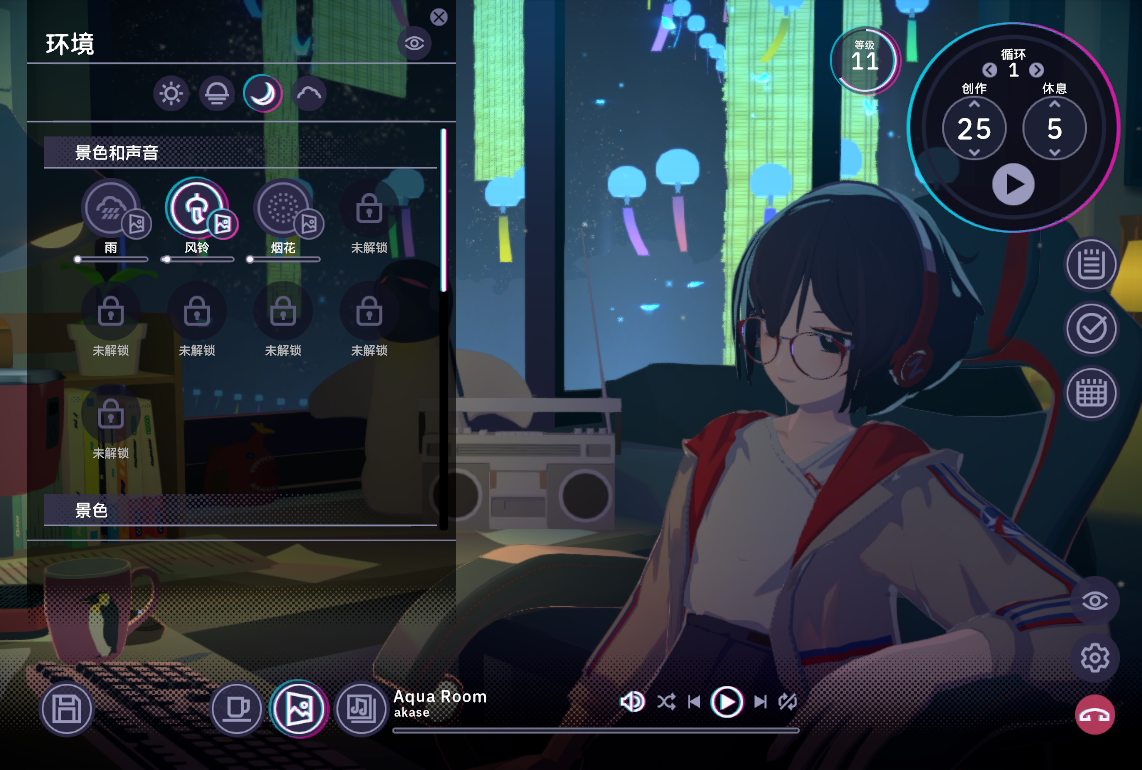The height and width of the screenshot is (770, 1142).
Task: Play the Aqua Room music track
Action: point(727,702)
